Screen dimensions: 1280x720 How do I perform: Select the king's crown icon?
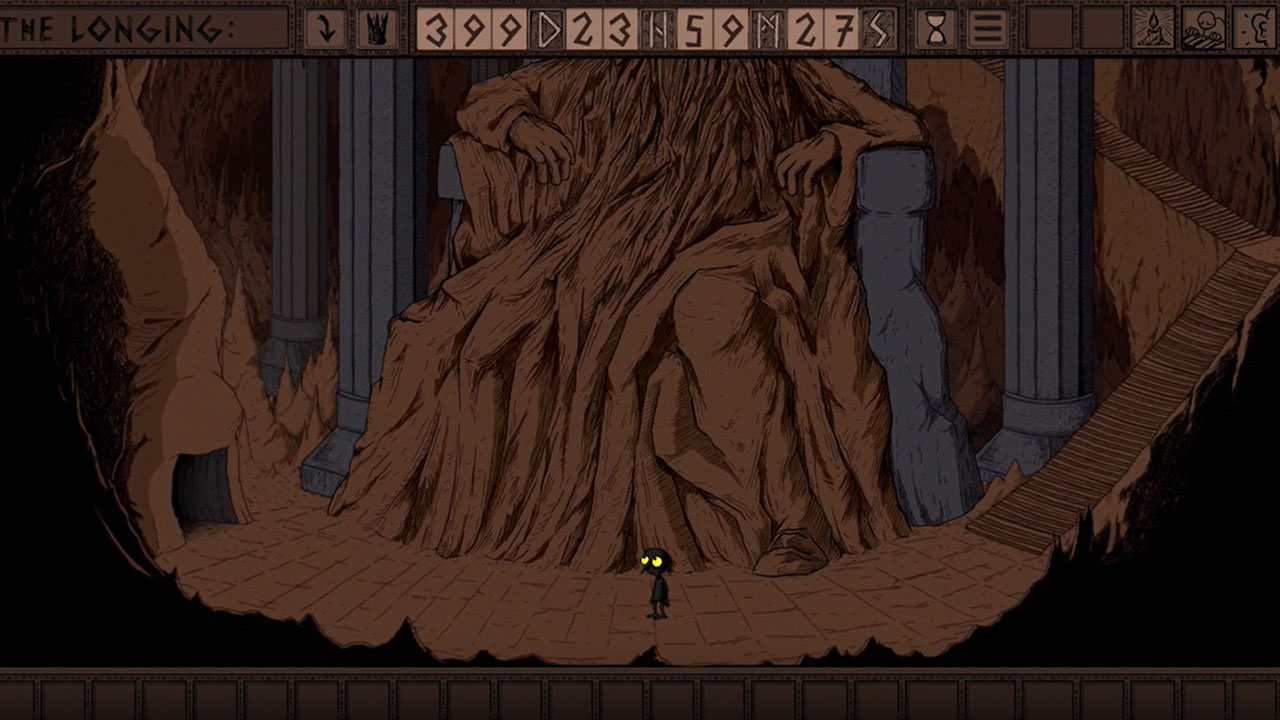pos(377,28)
